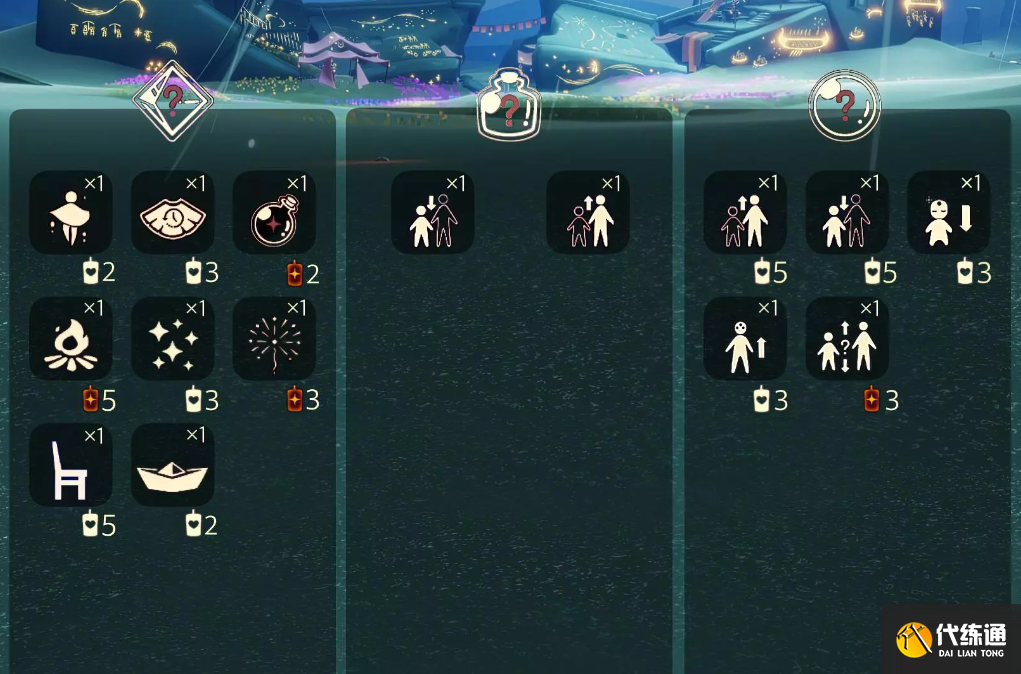The image size is (1021, 674).
Task: Choose the shrink spell with no price
Action: 433,212
